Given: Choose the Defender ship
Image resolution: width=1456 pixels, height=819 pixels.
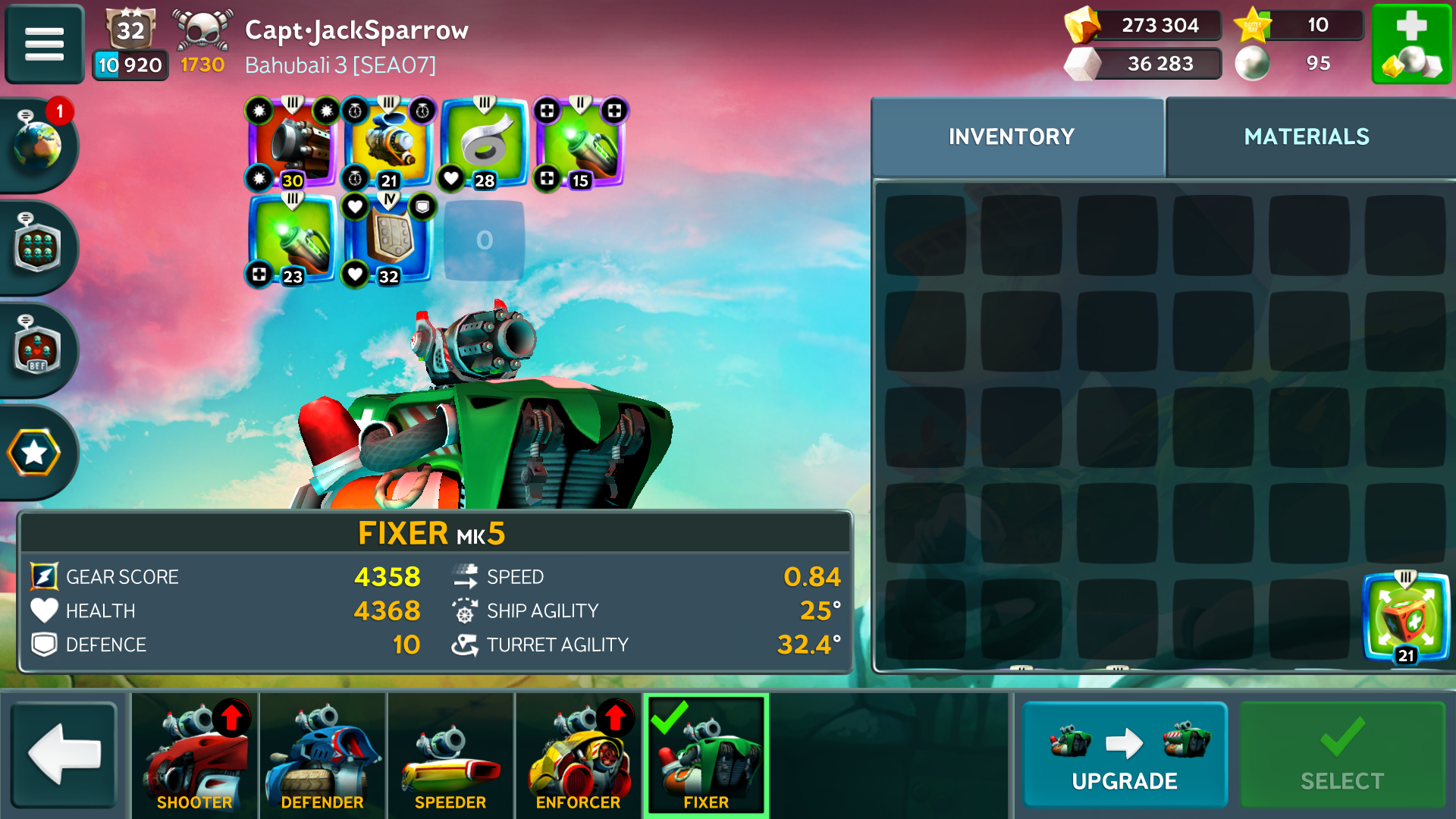Looking at the screenshot, I should (x=322, y=755).
